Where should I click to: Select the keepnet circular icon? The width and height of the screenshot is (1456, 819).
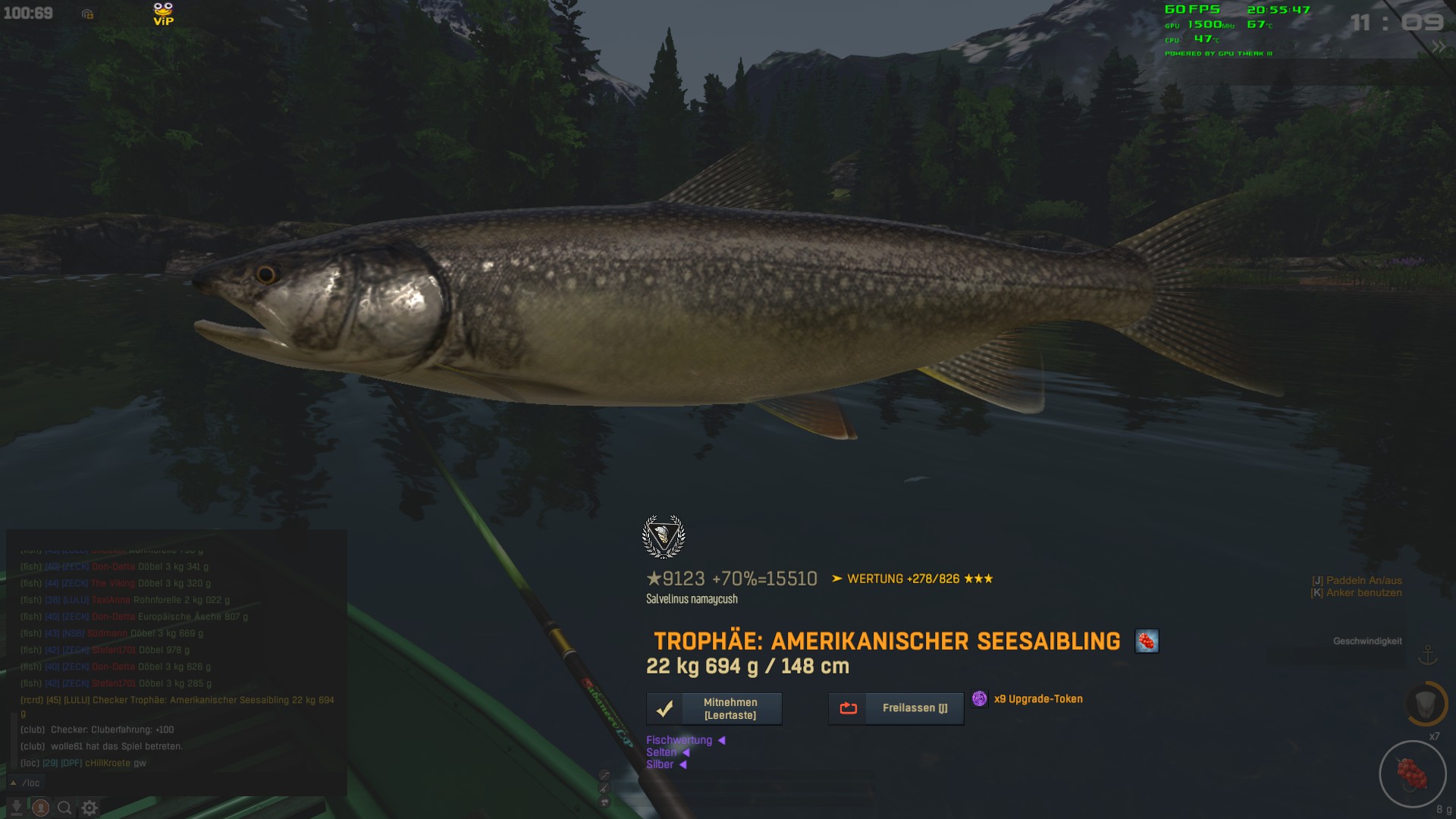pos(1426,703)
